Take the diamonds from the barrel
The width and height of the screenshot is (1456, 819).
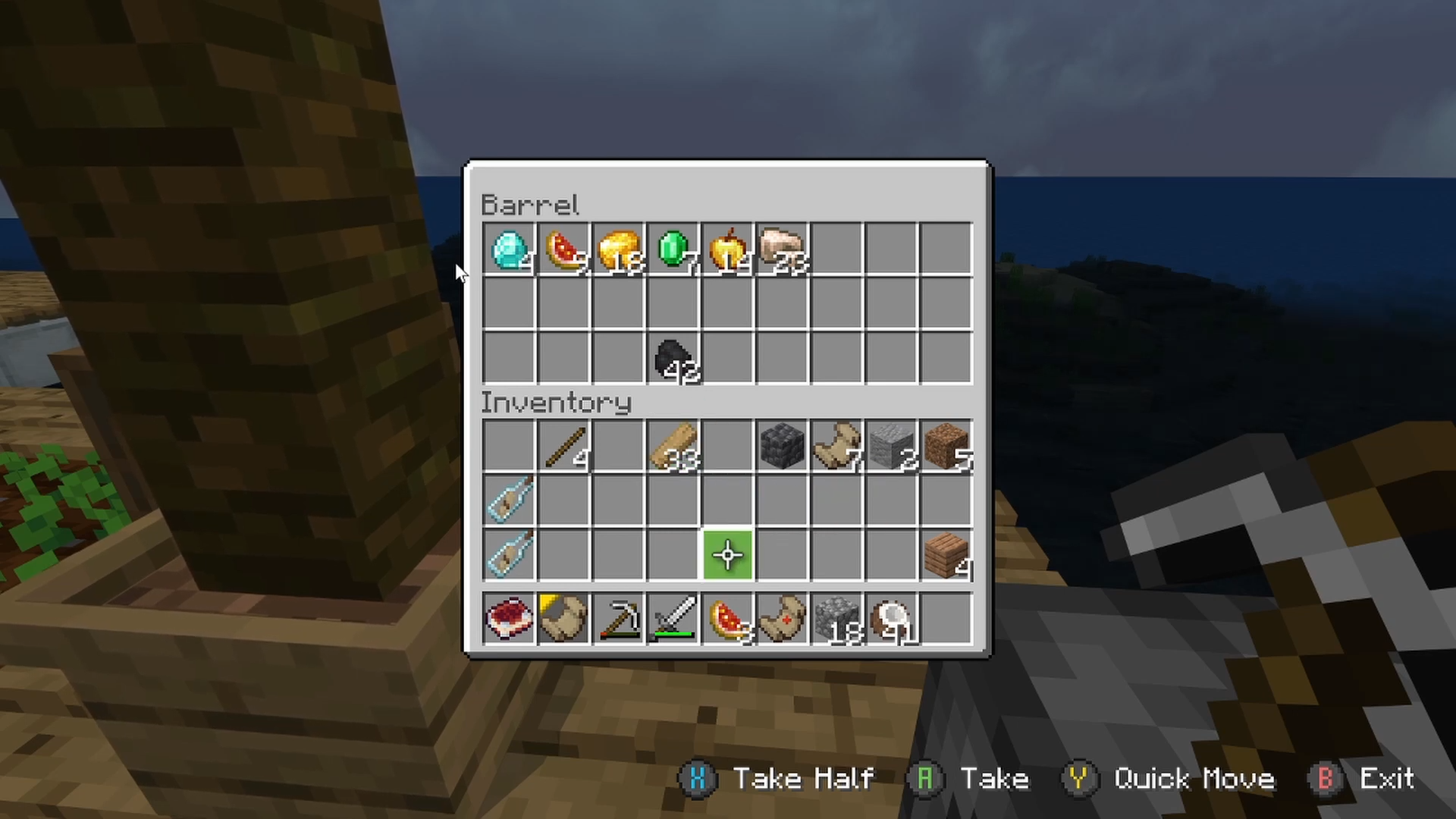click(x=509, y=249)
